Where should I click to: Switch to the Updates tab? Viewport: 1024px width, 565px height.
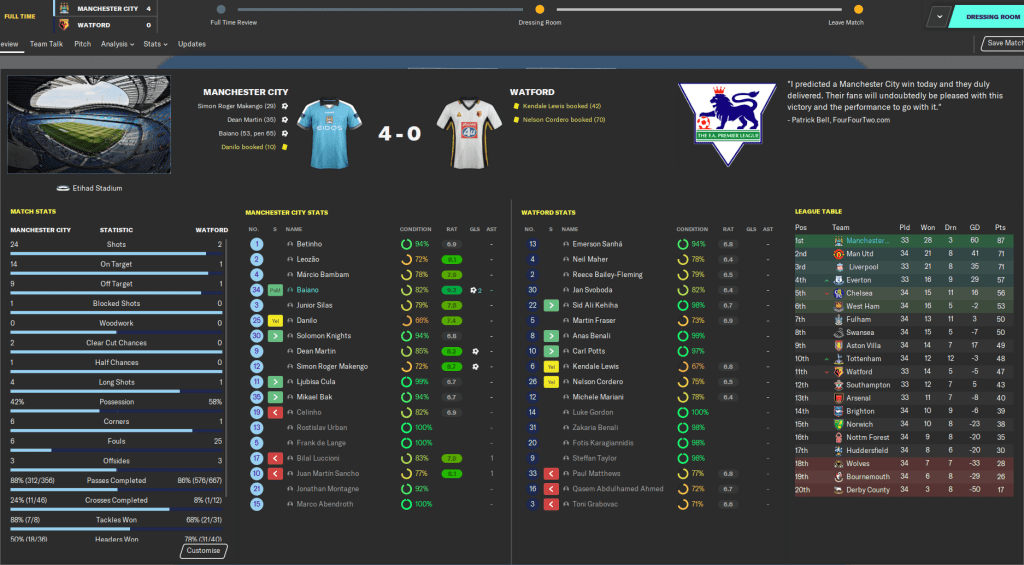[192, 44]
